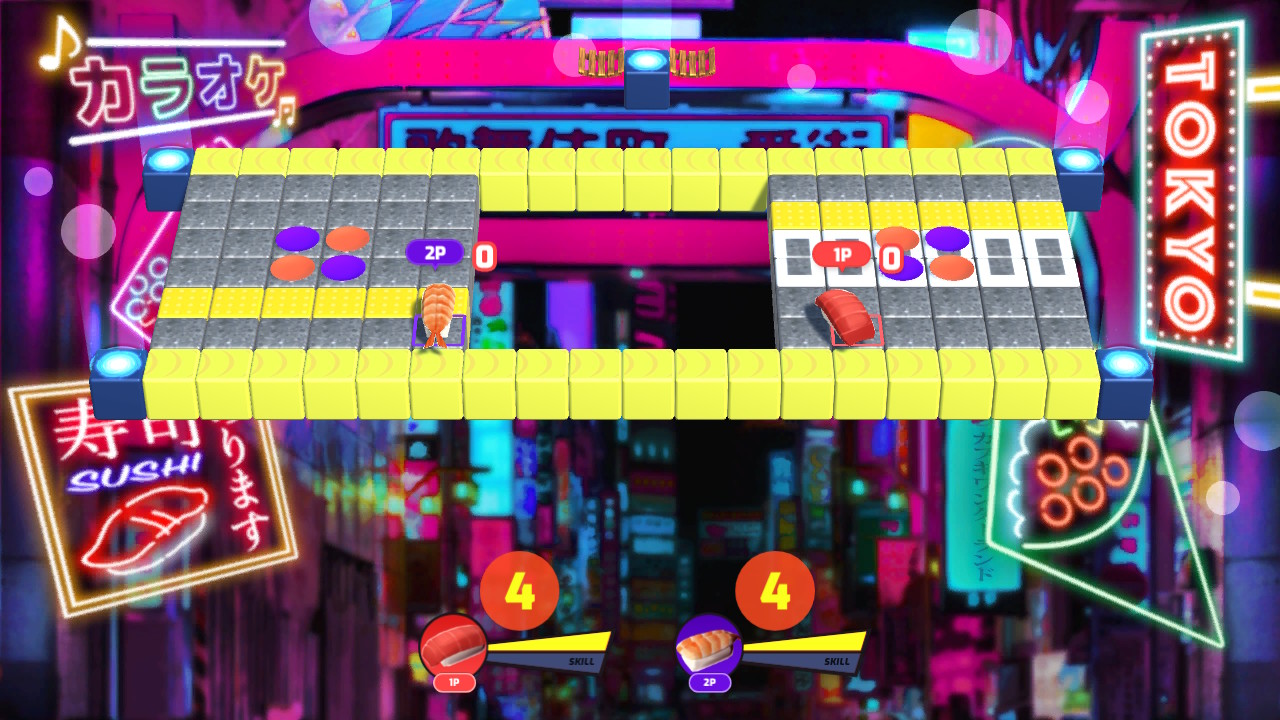
Task: Click player 2's orange score bubble showing 4
Action: pyautogui.click(x=775, y=588)
